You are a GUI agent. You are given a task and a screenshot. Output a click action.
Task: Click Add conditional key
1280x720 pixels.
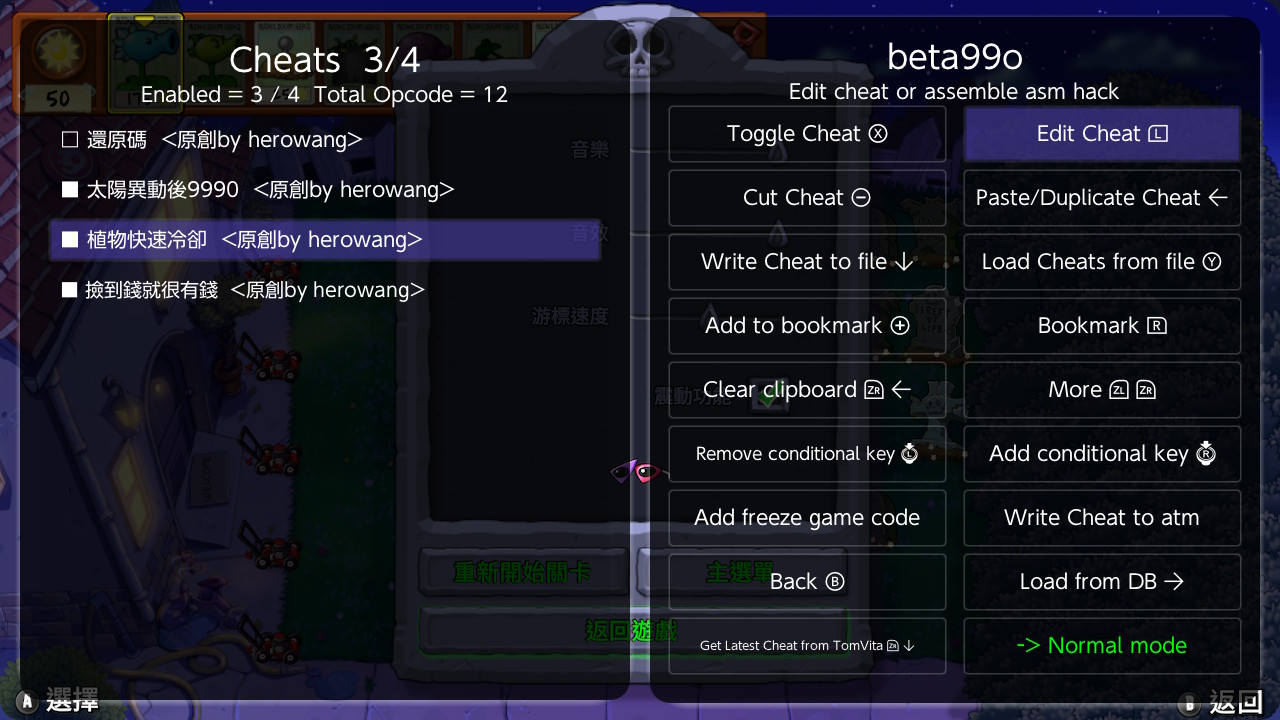(x=1102, y=454)
